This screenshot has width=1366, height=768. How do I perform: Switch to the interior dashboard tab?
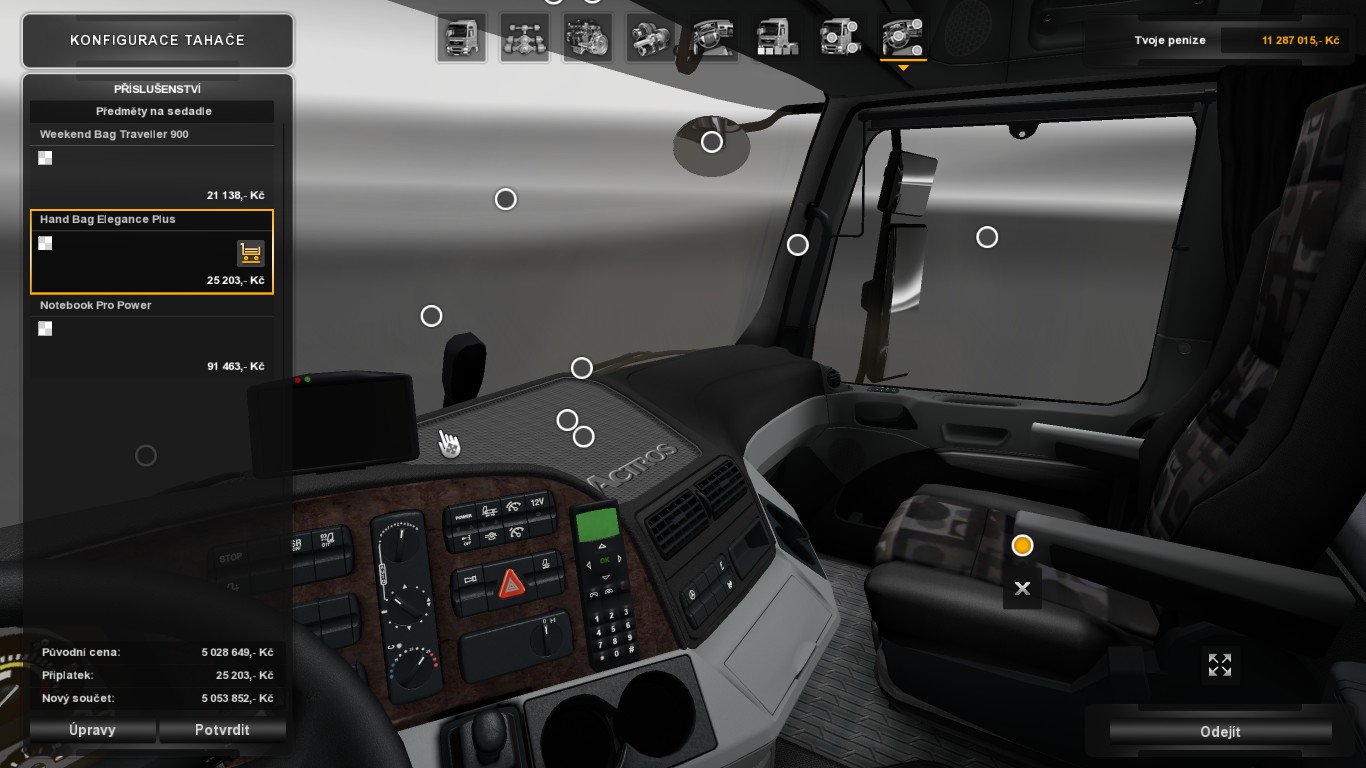(714, 38)
